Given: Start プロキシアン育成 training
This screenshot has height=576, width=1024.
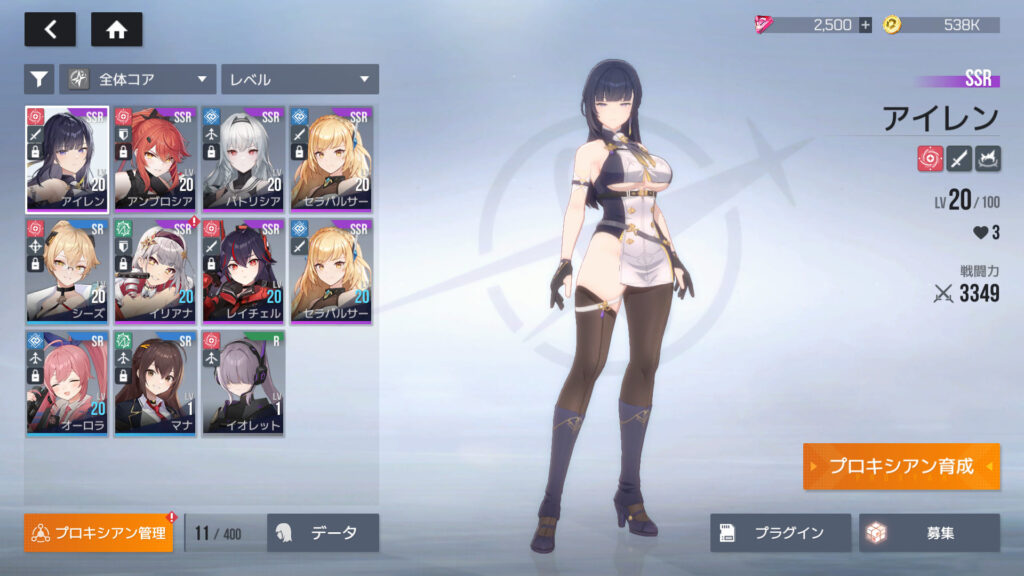Looking at the screenshot, I should click(900, 467).
